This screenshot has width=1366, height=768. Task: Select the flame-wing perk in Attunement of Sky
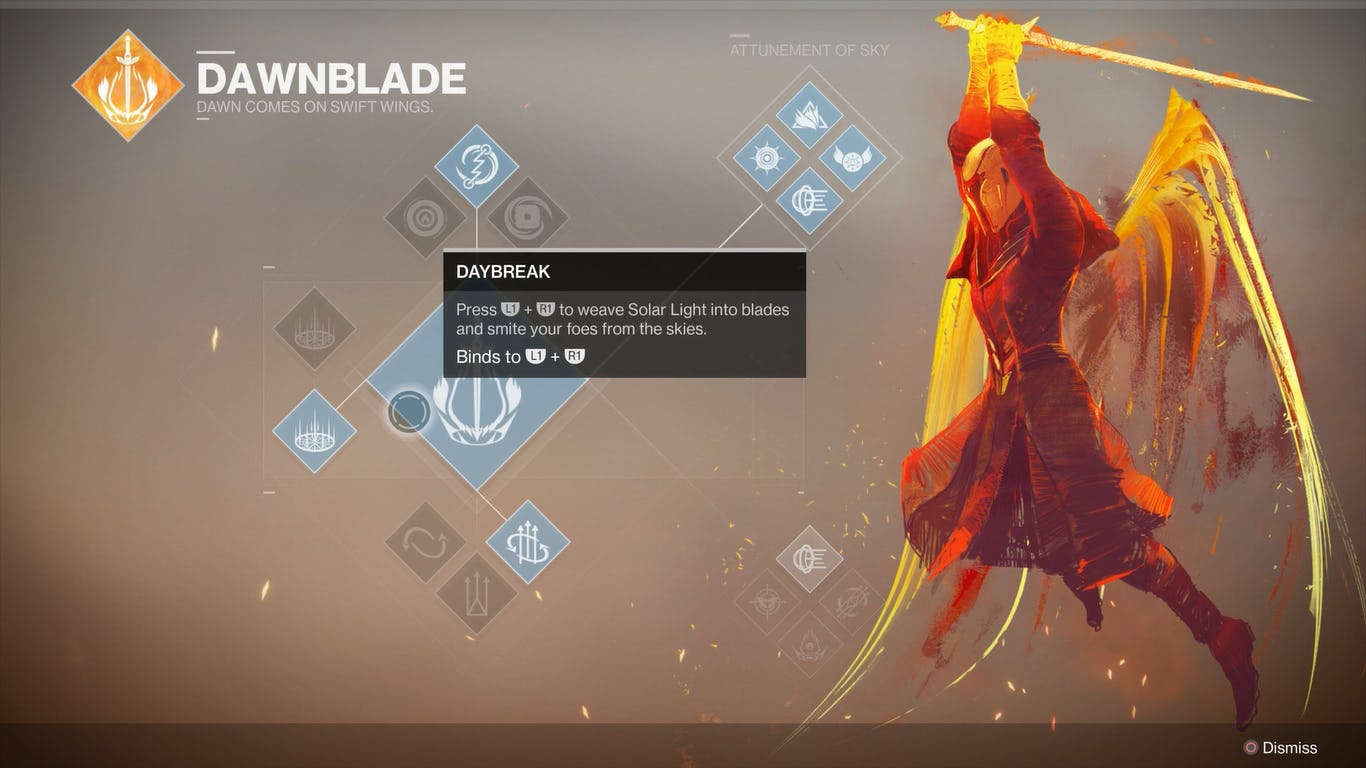click(x=809, y=115)
